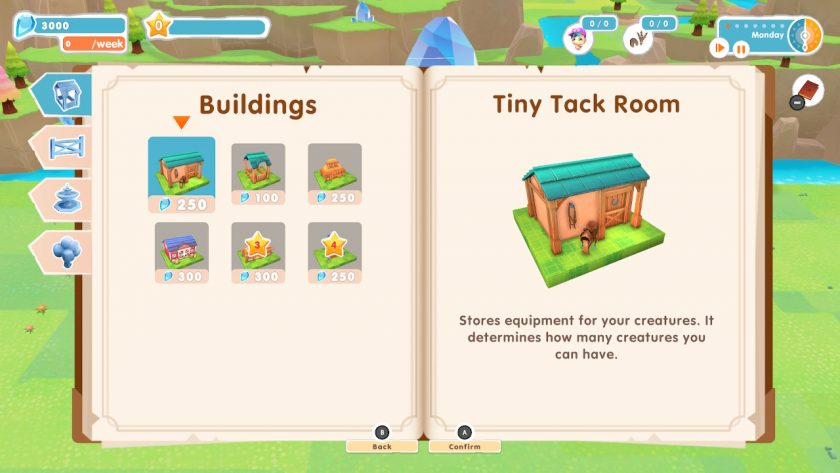Screen dimensions: 840x473
Task: Select the locked 3-star building
Action: coord(258,252)
